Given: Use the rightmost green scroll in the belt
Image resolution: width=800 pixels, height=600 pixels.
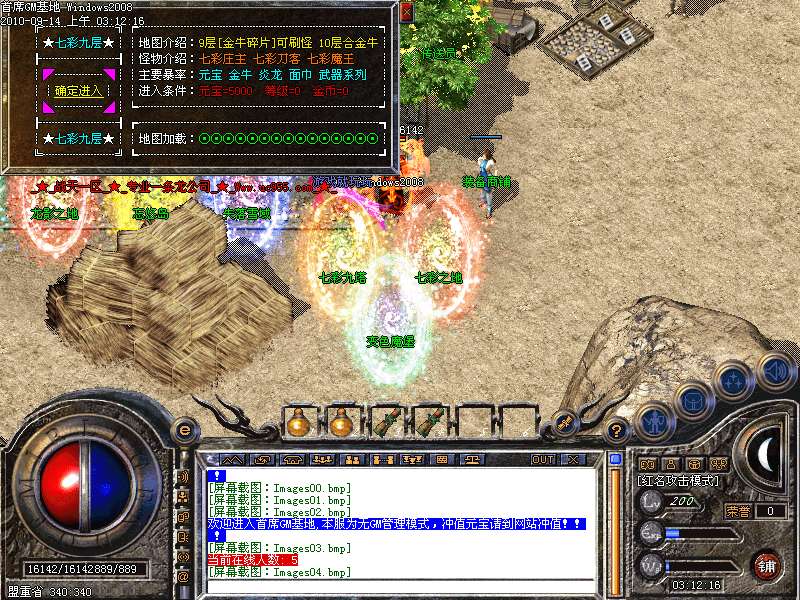Looking at the screenshot, I should pyautogui.click(x=428, y=424).
